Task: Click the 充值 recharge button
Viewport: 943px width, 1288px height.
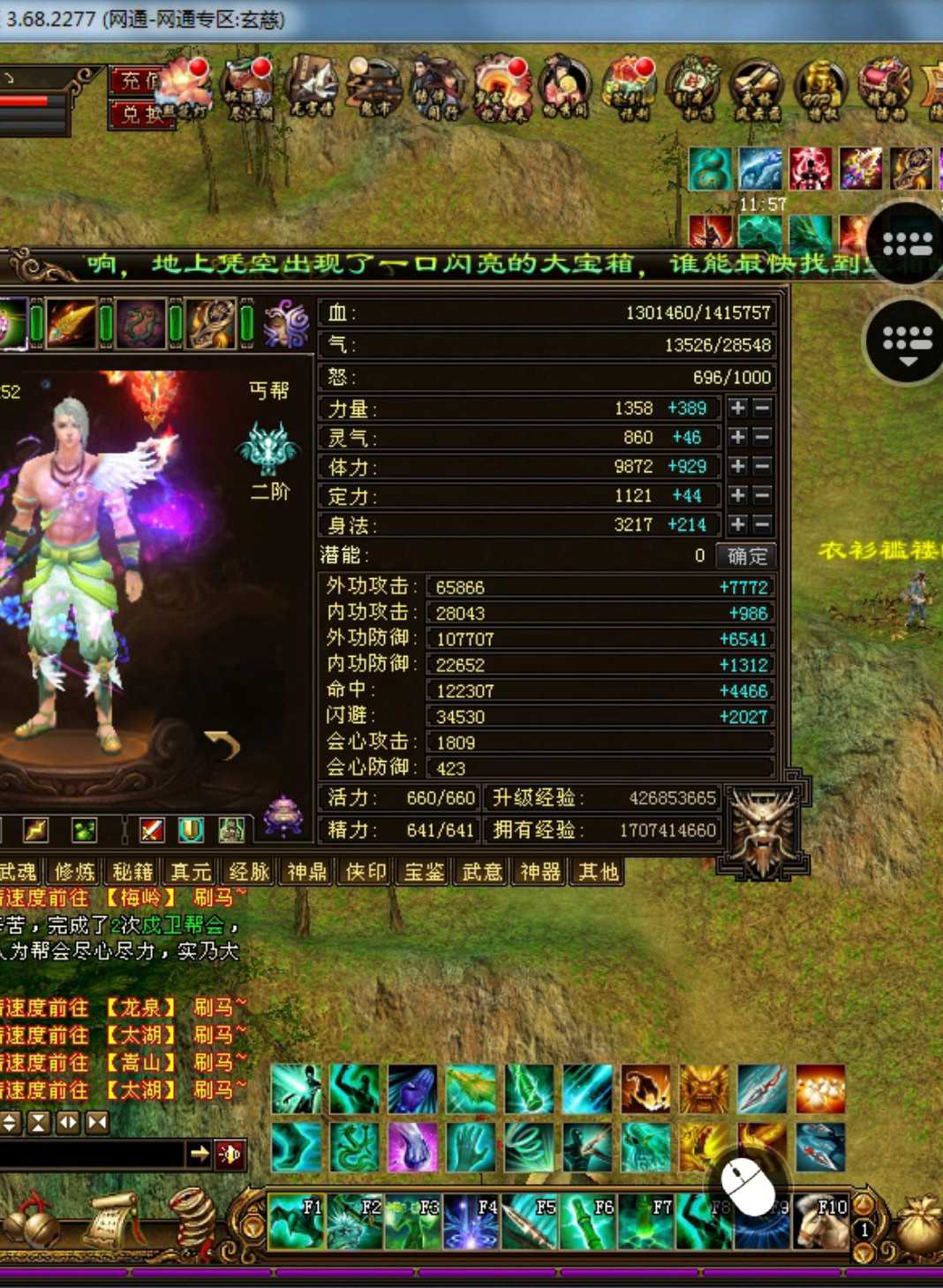Action: pyautogui.click(x=137, y=81)
